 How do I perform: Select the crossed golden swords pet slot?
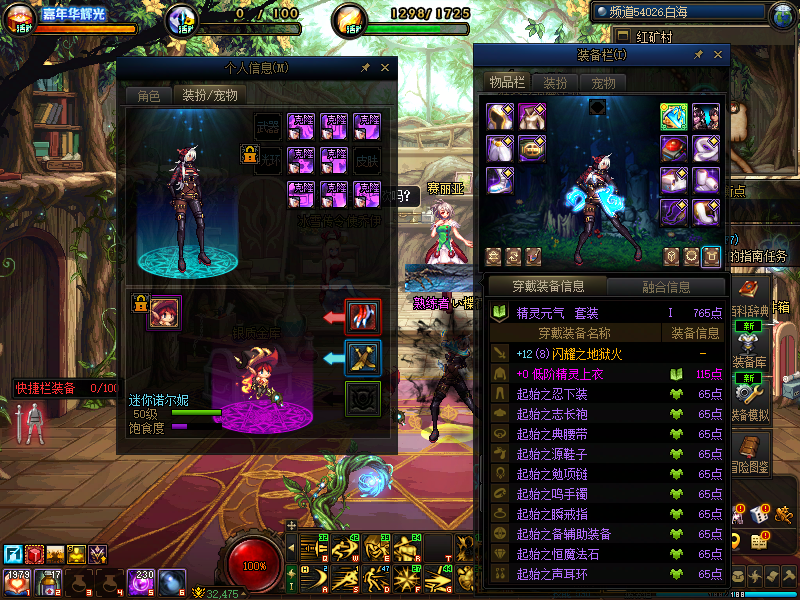coord(363,358)
